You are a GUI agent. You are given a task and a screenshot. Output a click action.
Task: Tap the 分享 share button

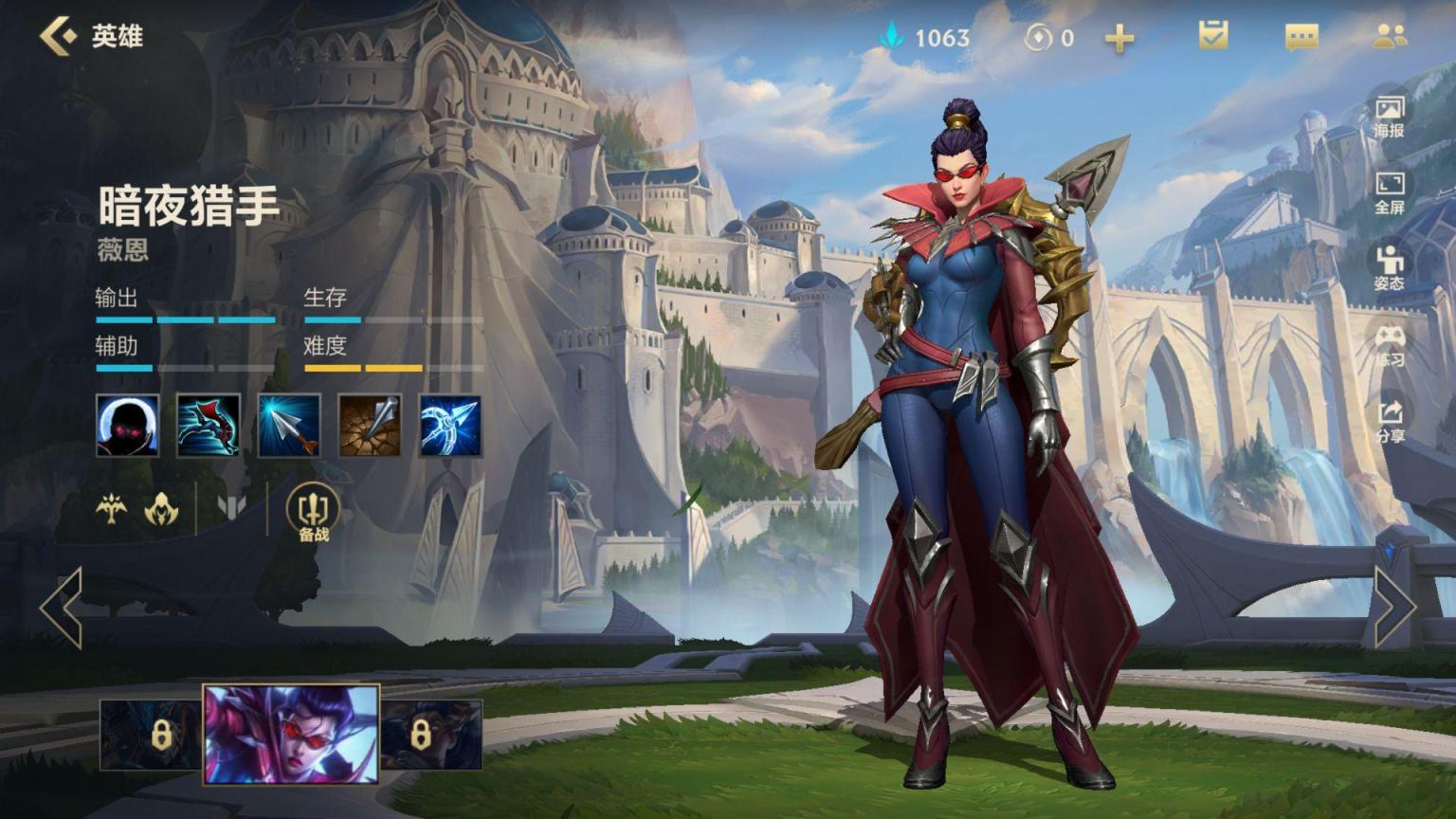pos(1390,421)
